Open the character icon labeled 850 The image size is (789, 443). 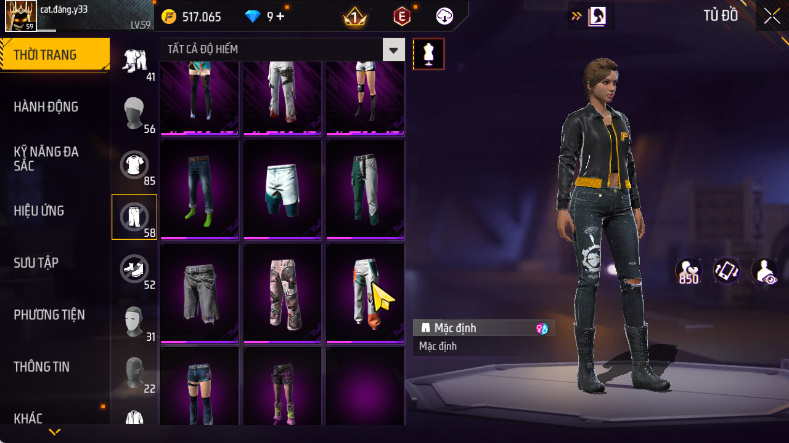tap(688, 271)
